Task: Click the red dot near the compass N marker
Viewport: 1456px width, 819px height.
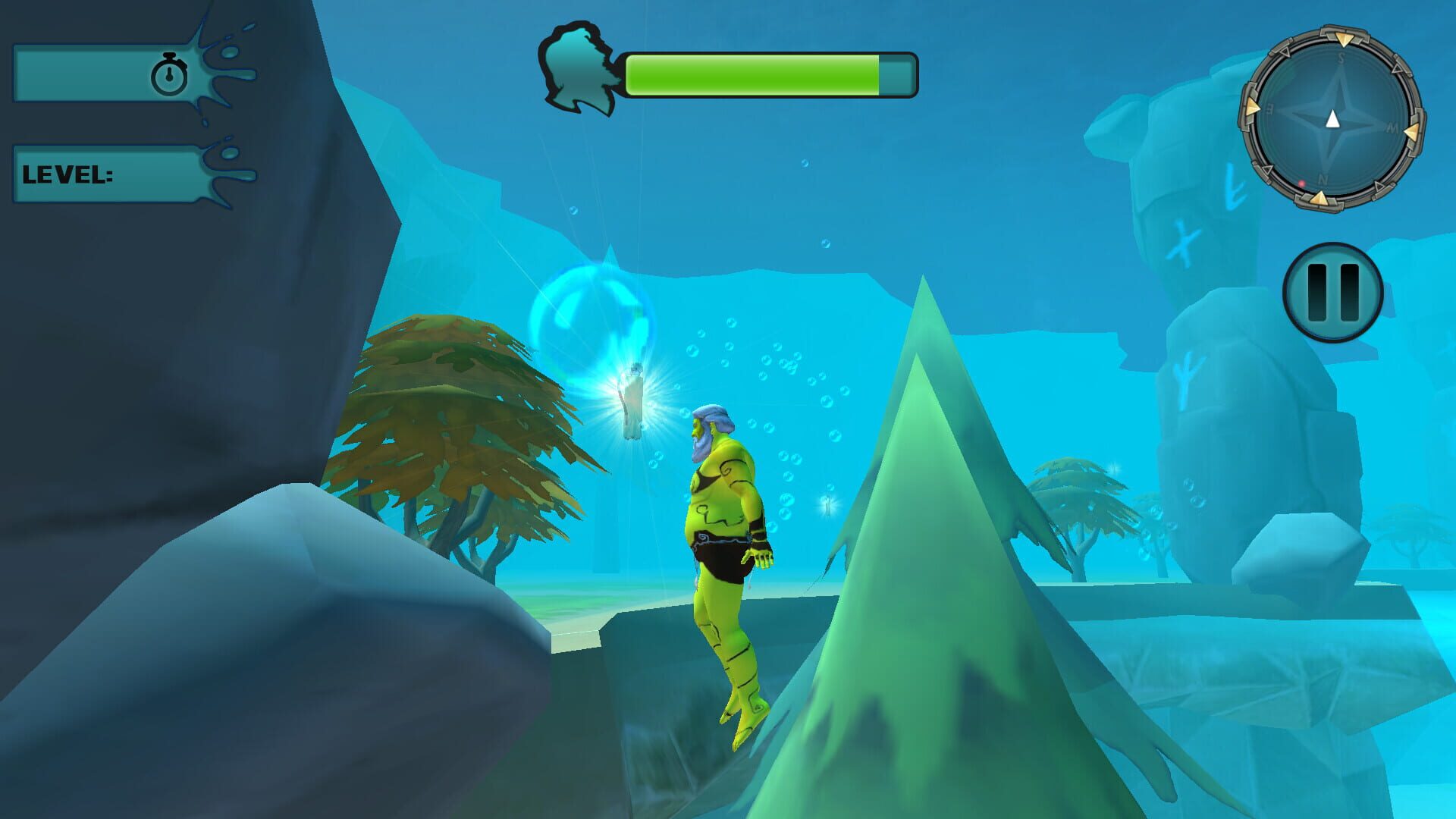Action: click(1301, 184)
